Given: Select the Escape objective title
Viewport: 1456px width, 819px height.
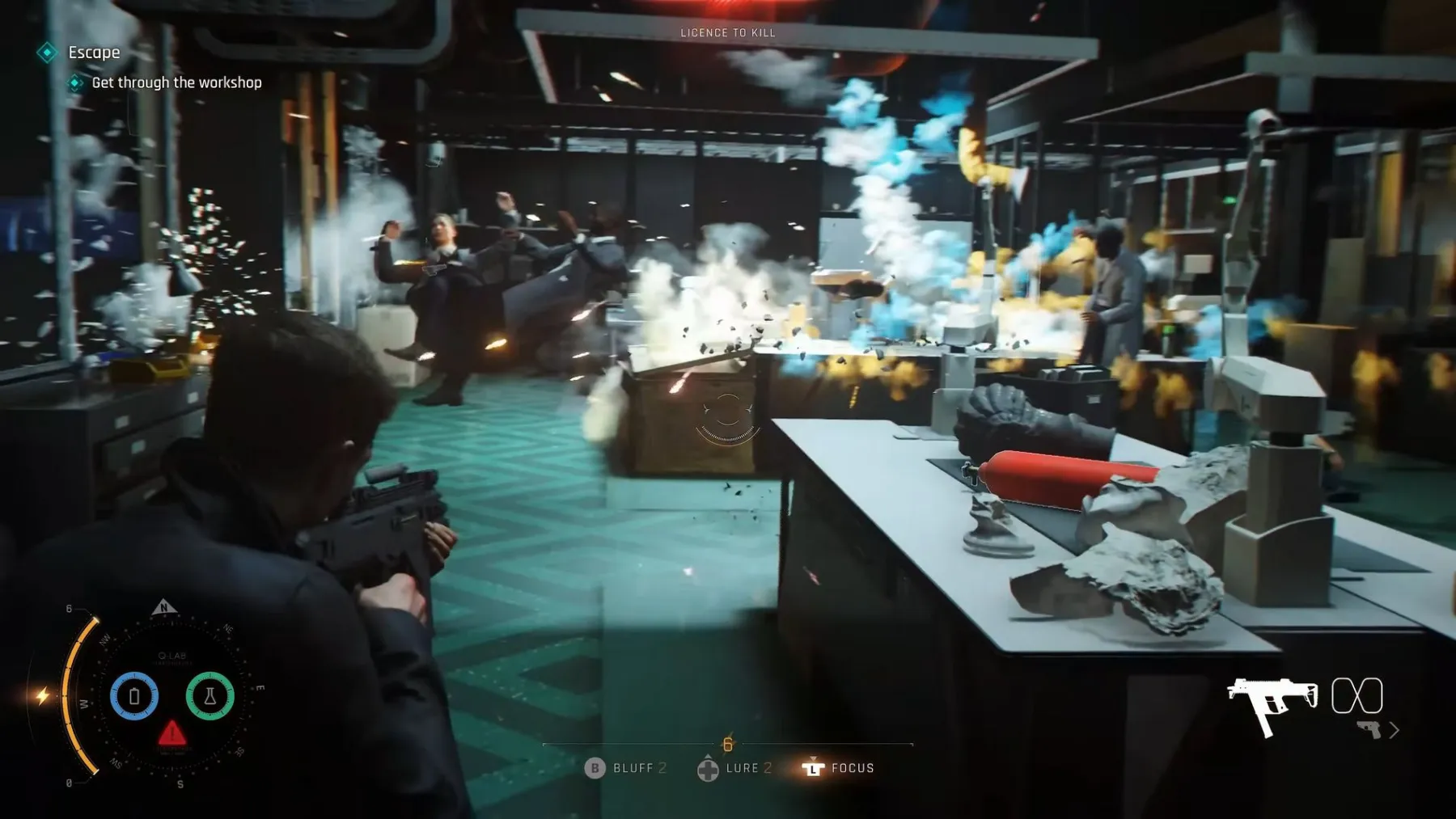Looking at the screenshot, I should pos(94,53).
